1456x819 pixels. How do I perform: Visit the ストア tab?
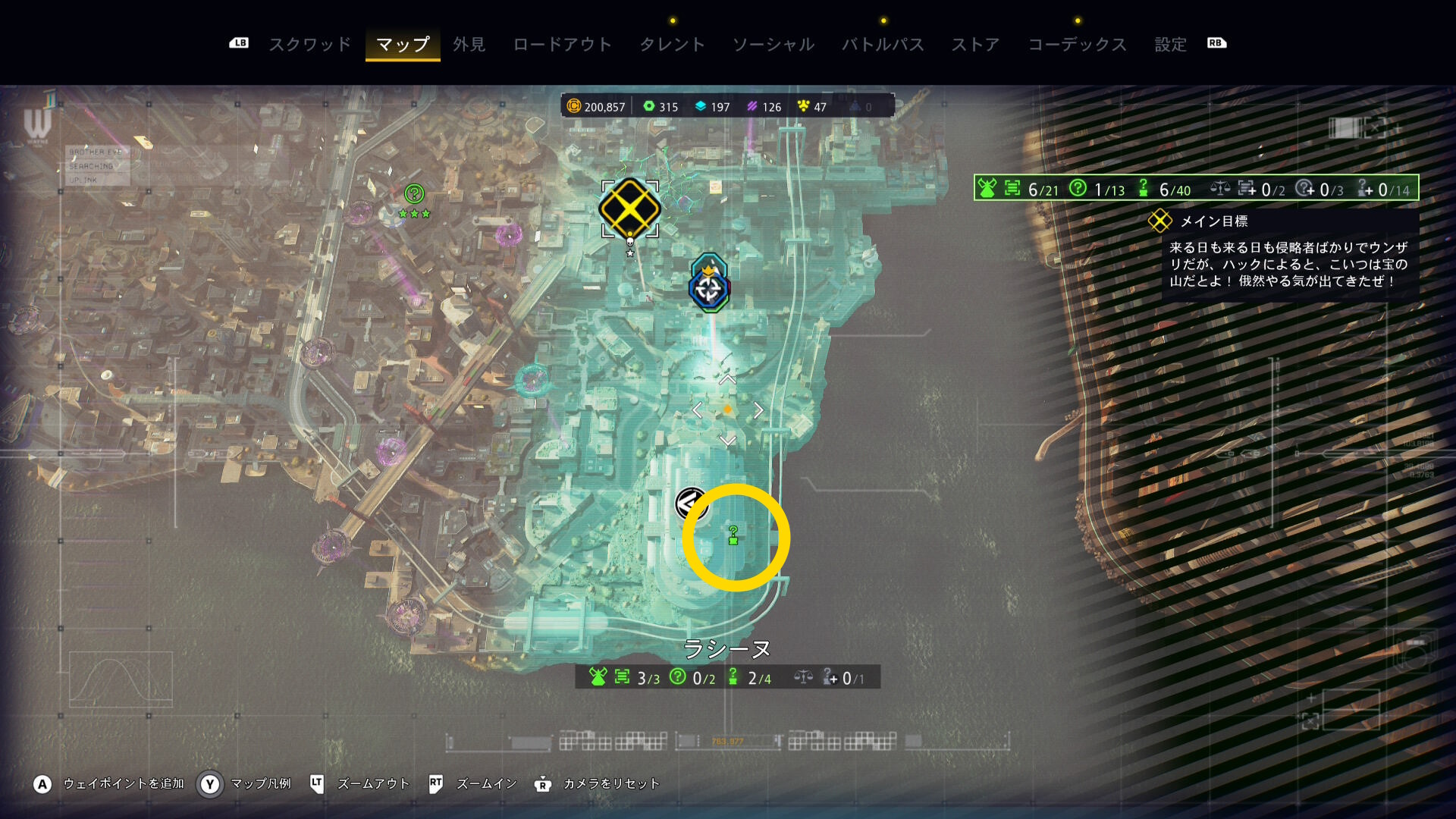point(976,45)
